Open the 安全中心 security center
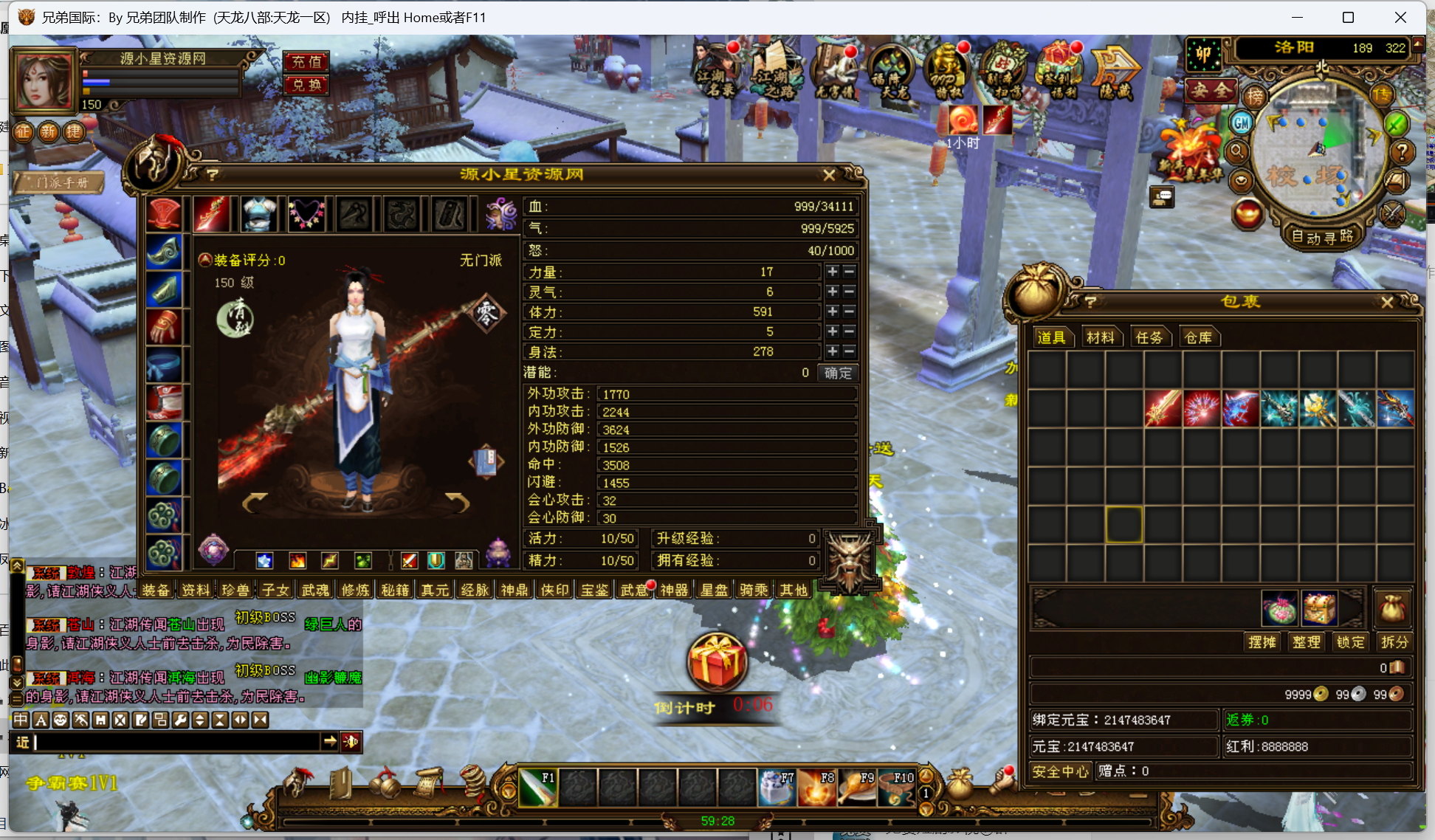The image size is (1435, 840). click(1060, 771)
